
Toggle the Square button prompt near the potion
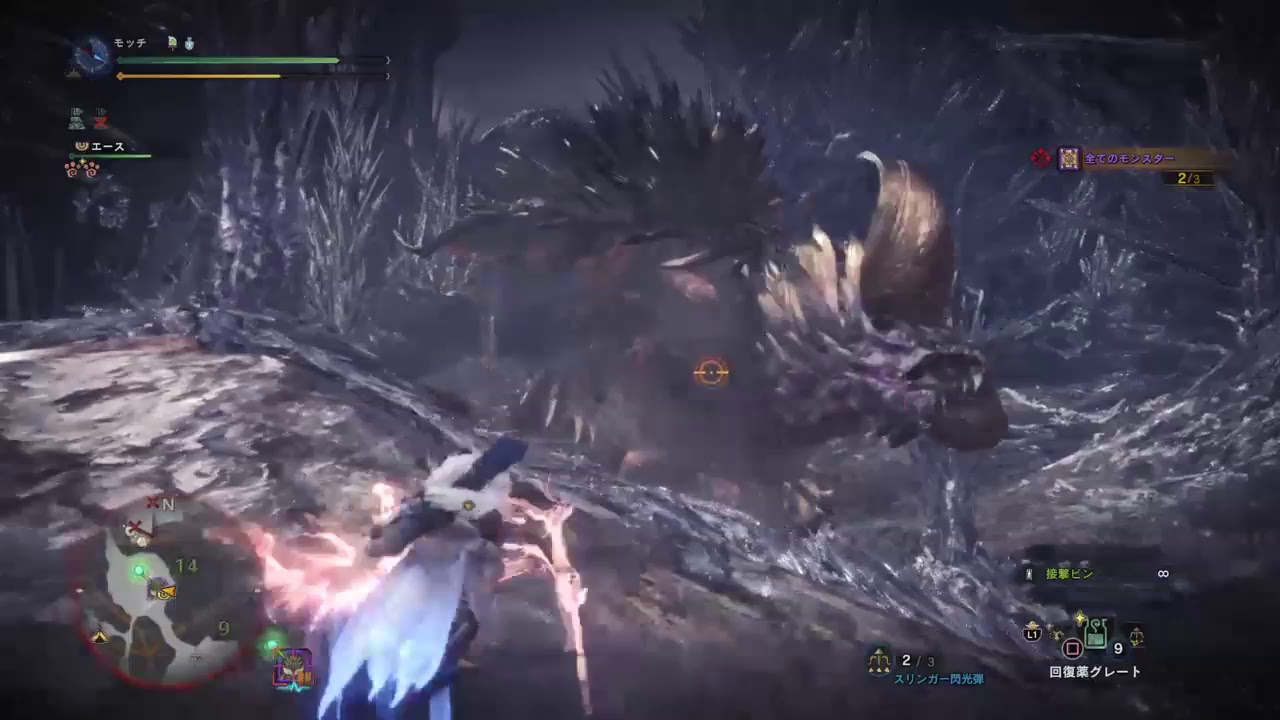1072,647
